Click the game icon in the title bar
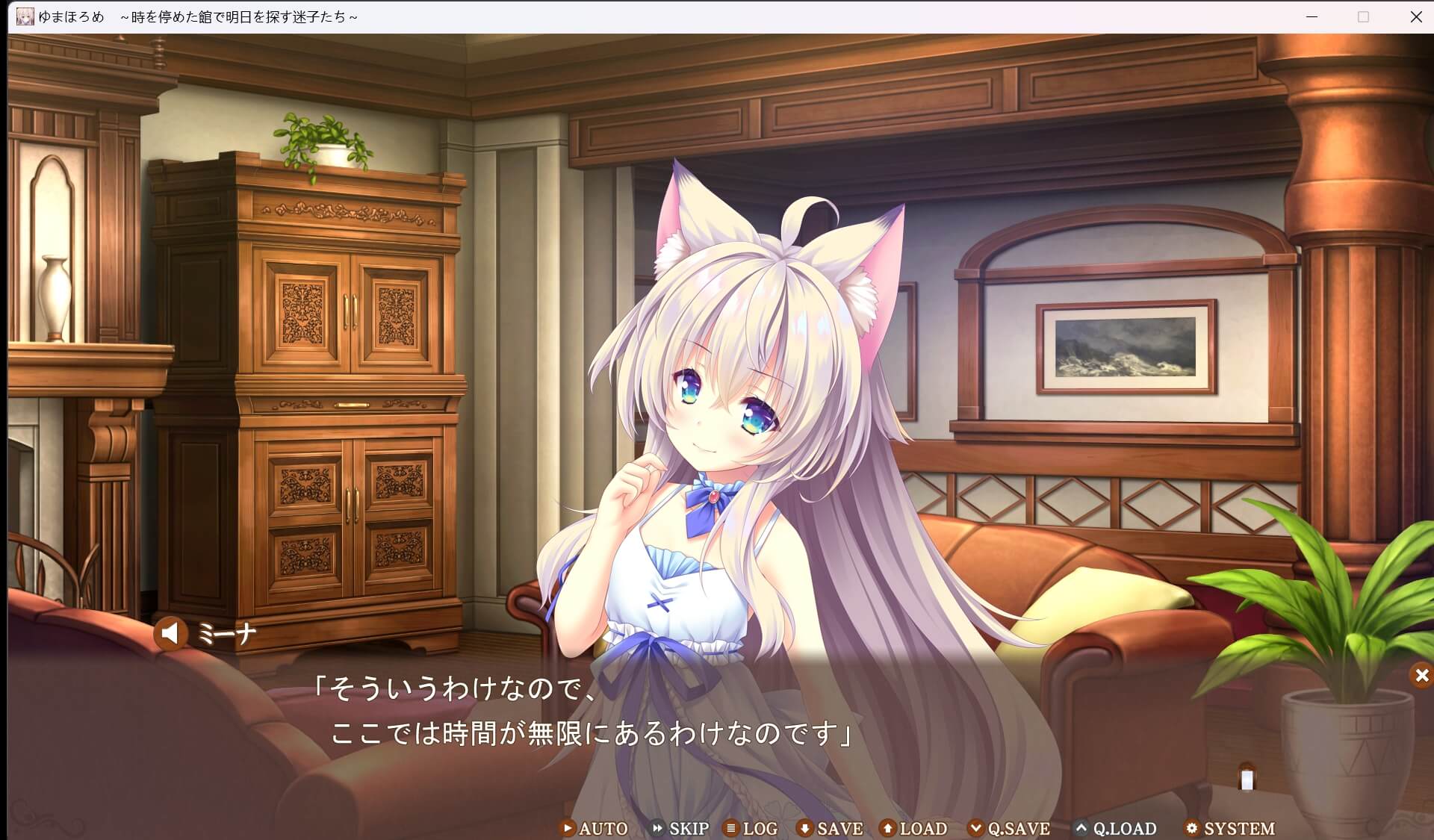 (25, 16)
